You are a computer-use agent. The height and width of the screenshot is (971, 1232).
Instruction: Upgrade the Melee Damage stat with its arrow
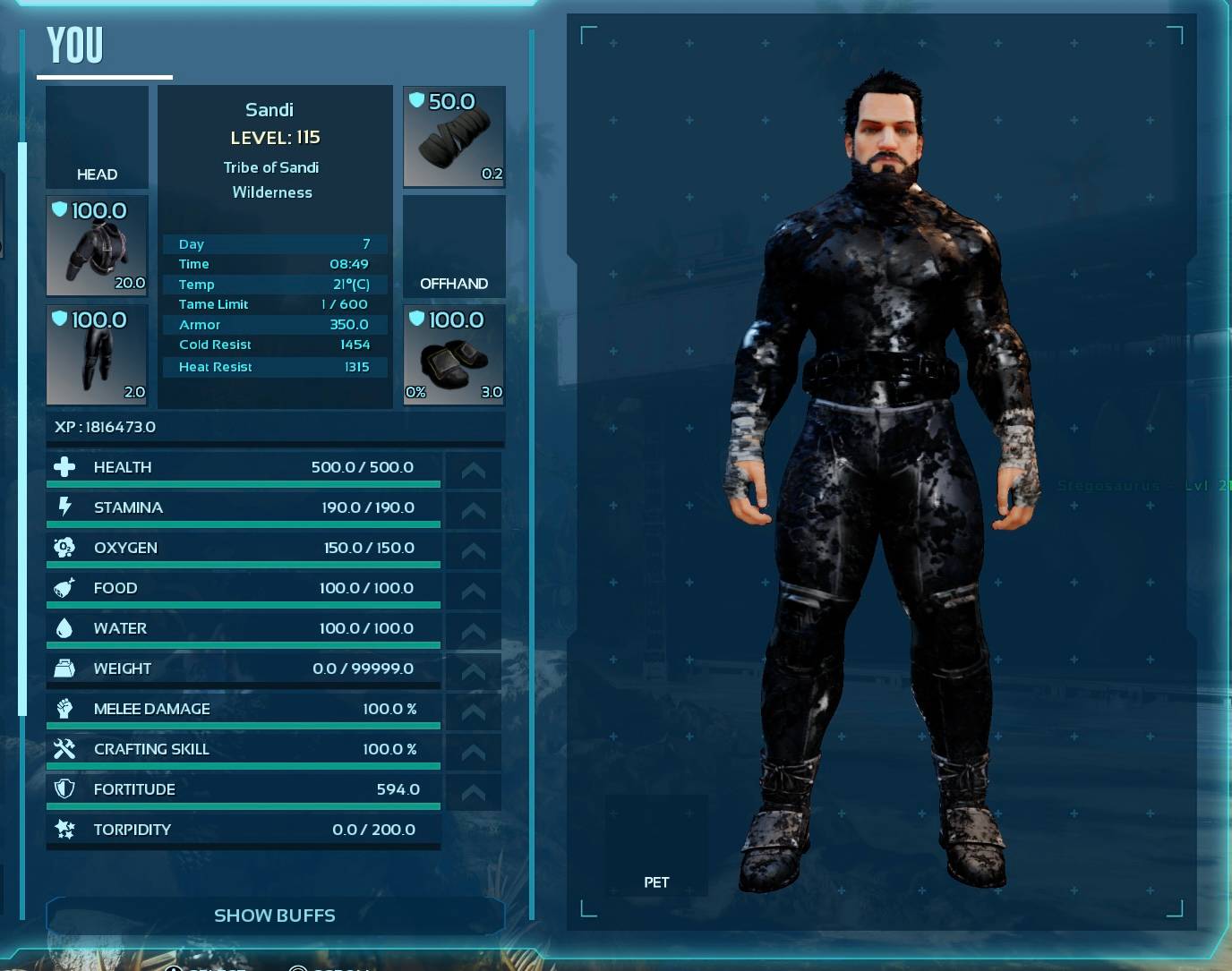coord(473,711)
